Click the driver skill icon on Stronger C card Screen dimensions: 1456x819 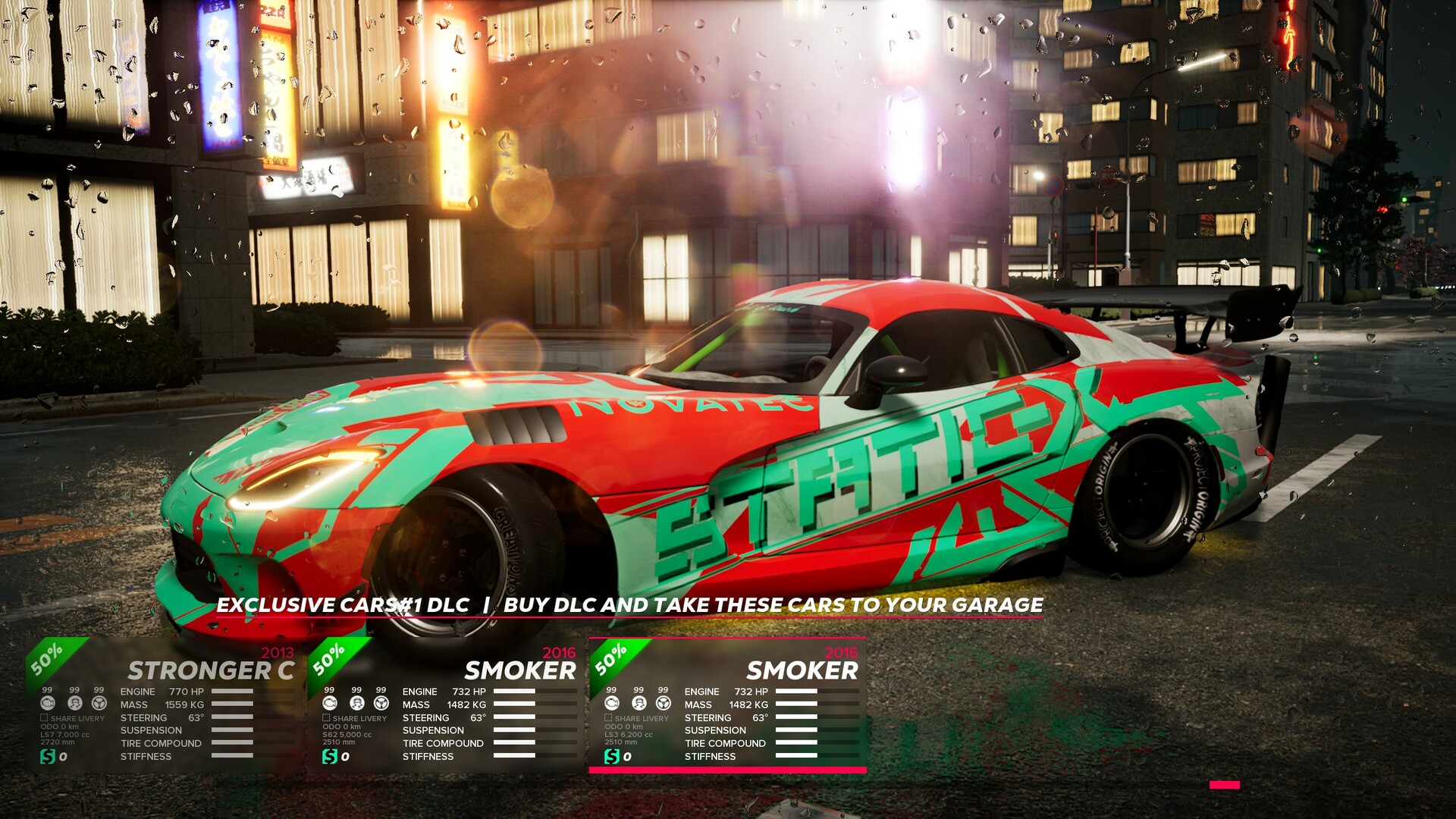76,702
